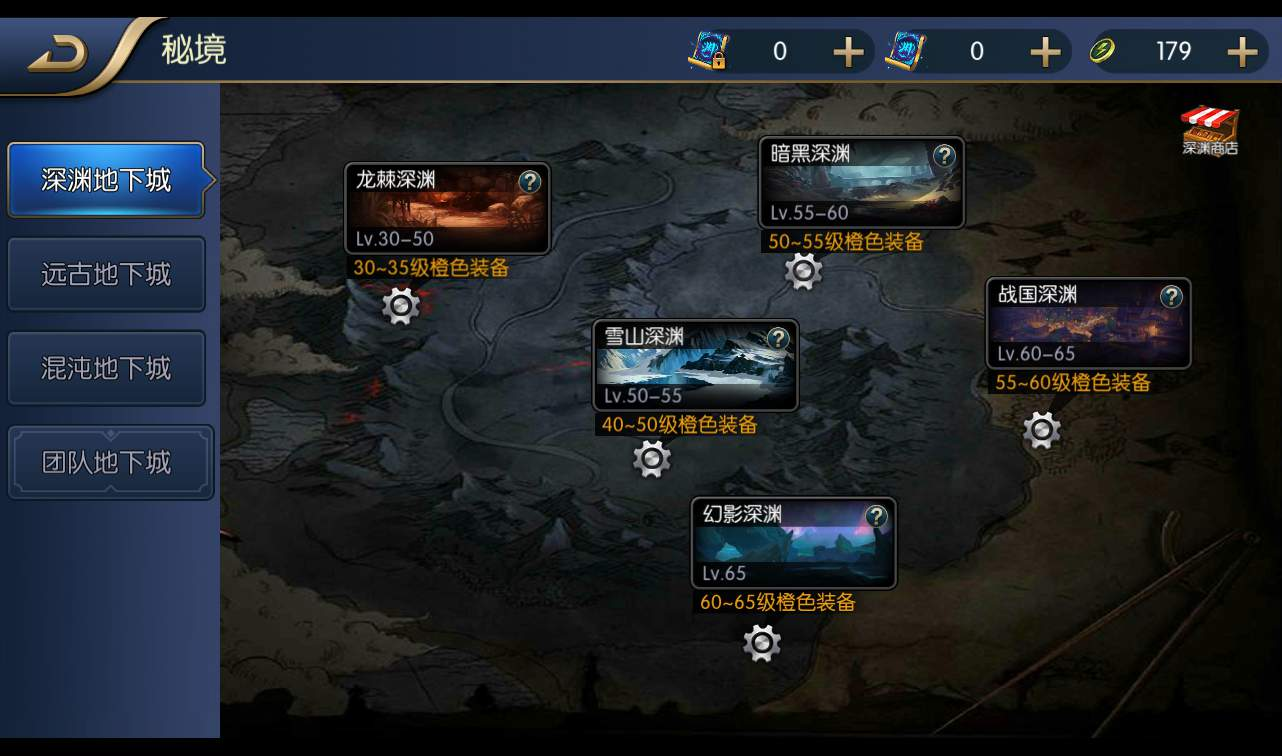Image resolution: width=1282 pixels, height=756 pixels.
Task: Open help for 暗黑深渊 dungeon
Action: coord(942,155)
